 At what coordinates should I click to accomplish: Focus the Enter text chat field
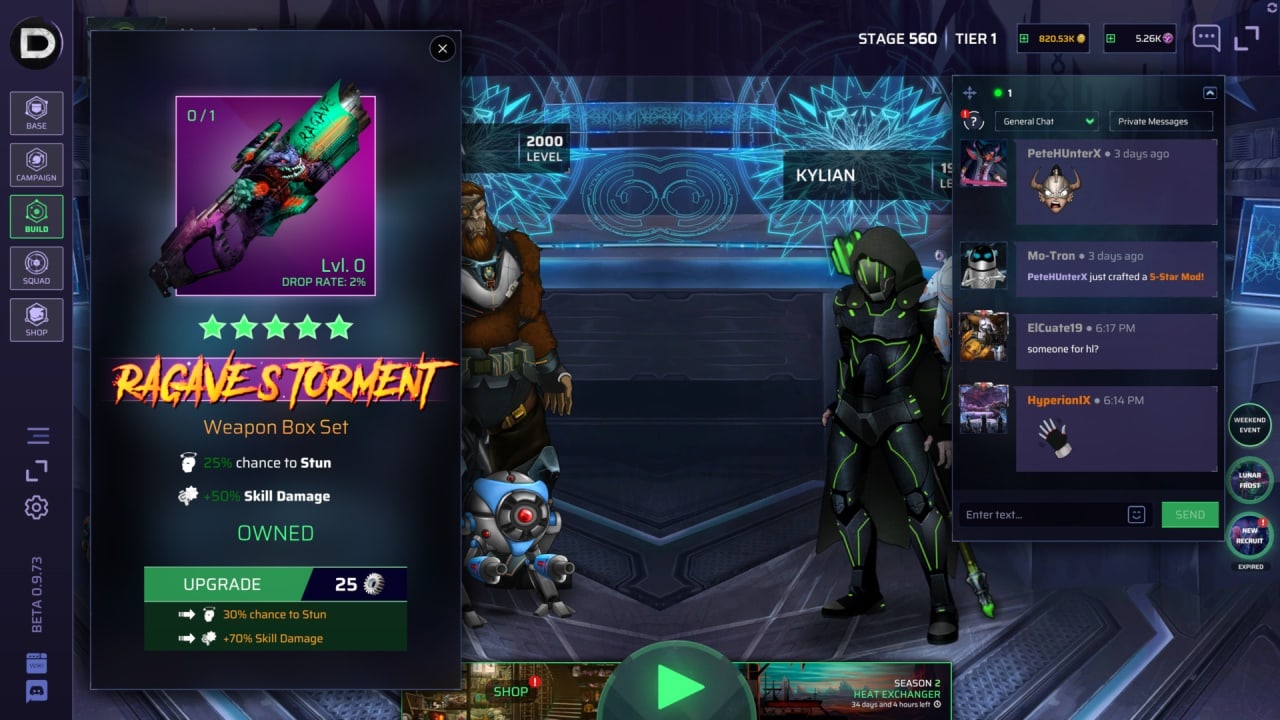[x=1040, y=515]
